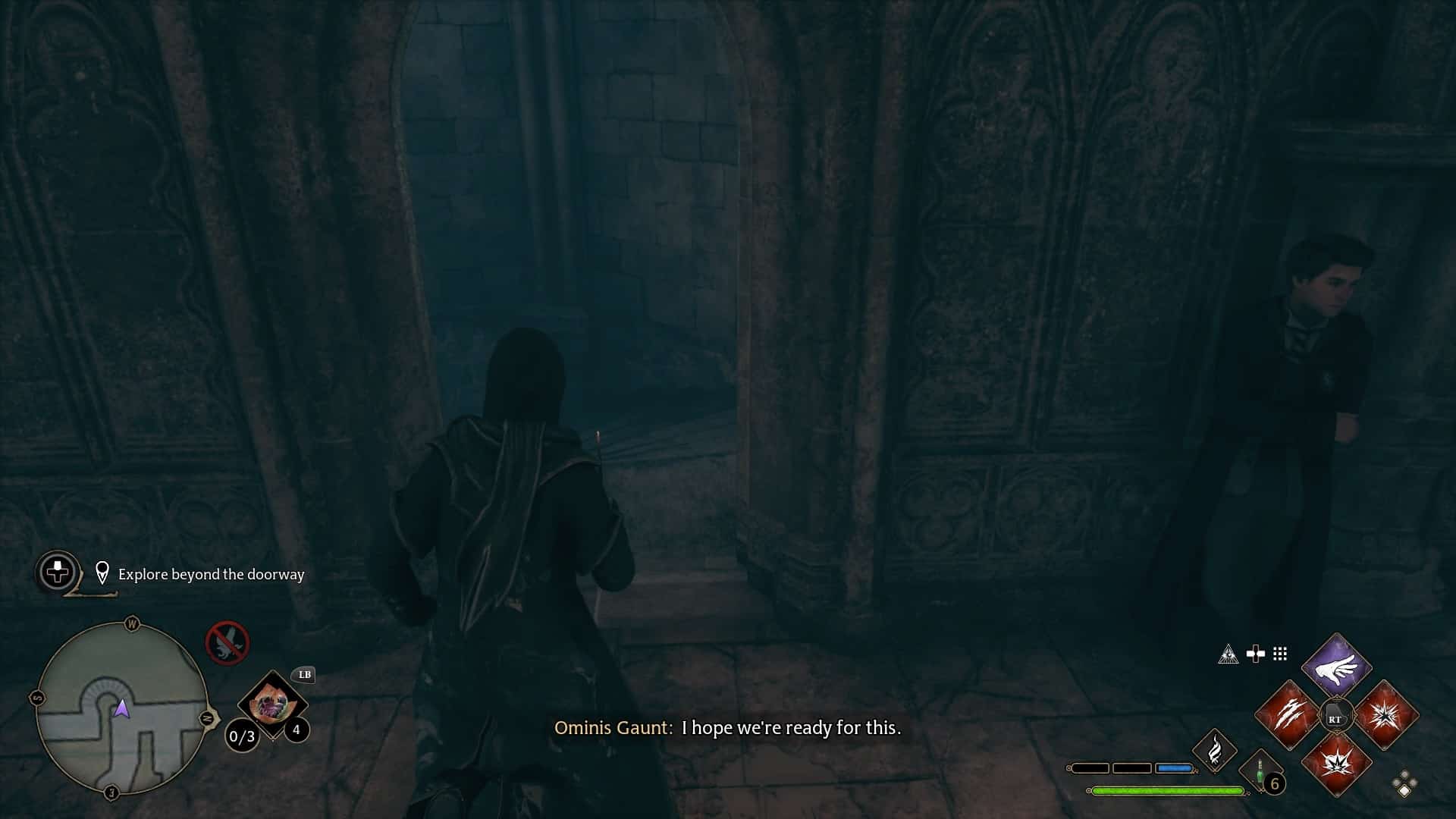Click the potion quantity 6 badge
Image resolution: width=1456 pixels, height=819 pixels.
1273,784
